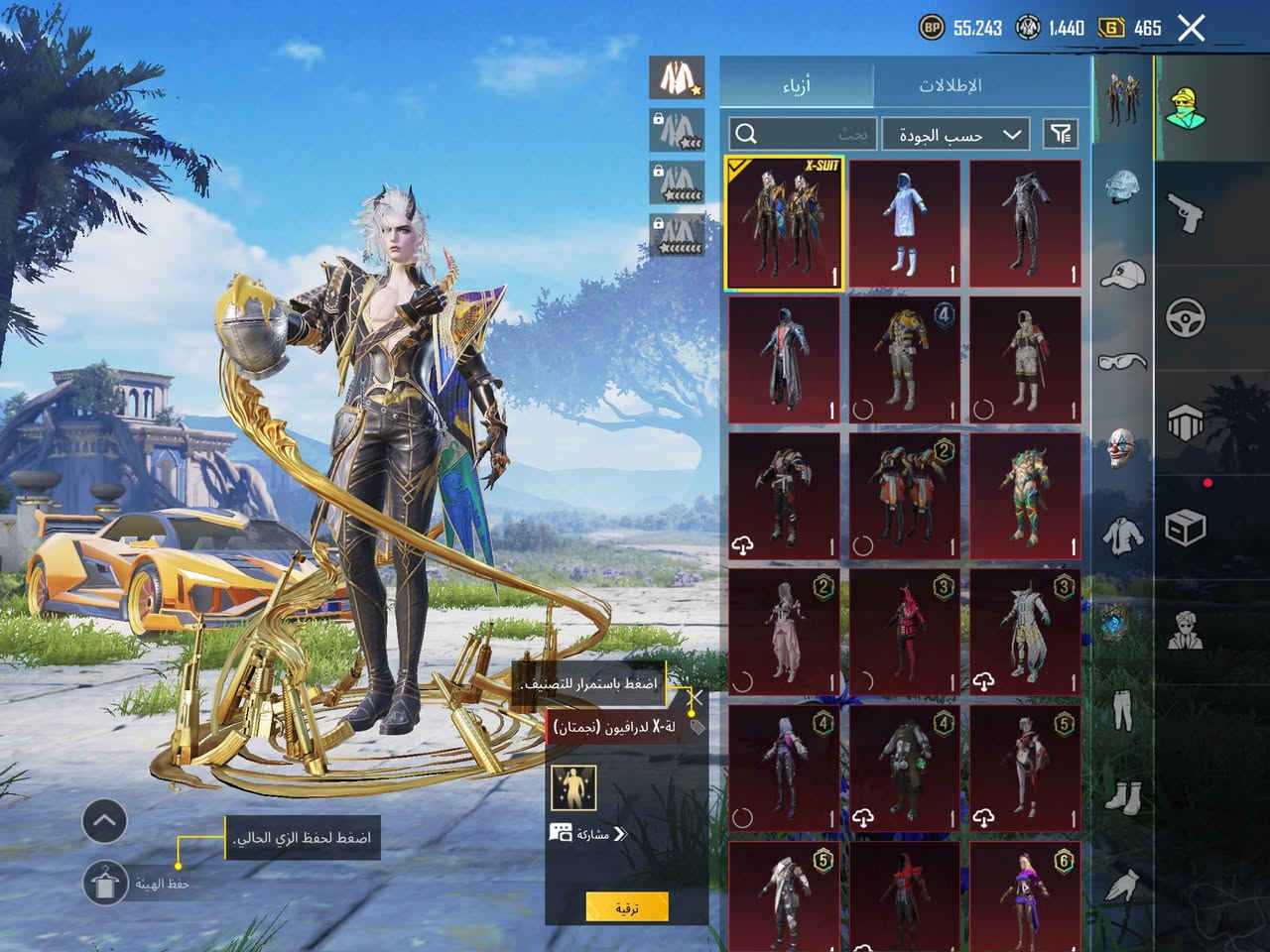Screen dimensions: 1270x952
Task: Select the glasses category icon
Action: coord(1123,361)
